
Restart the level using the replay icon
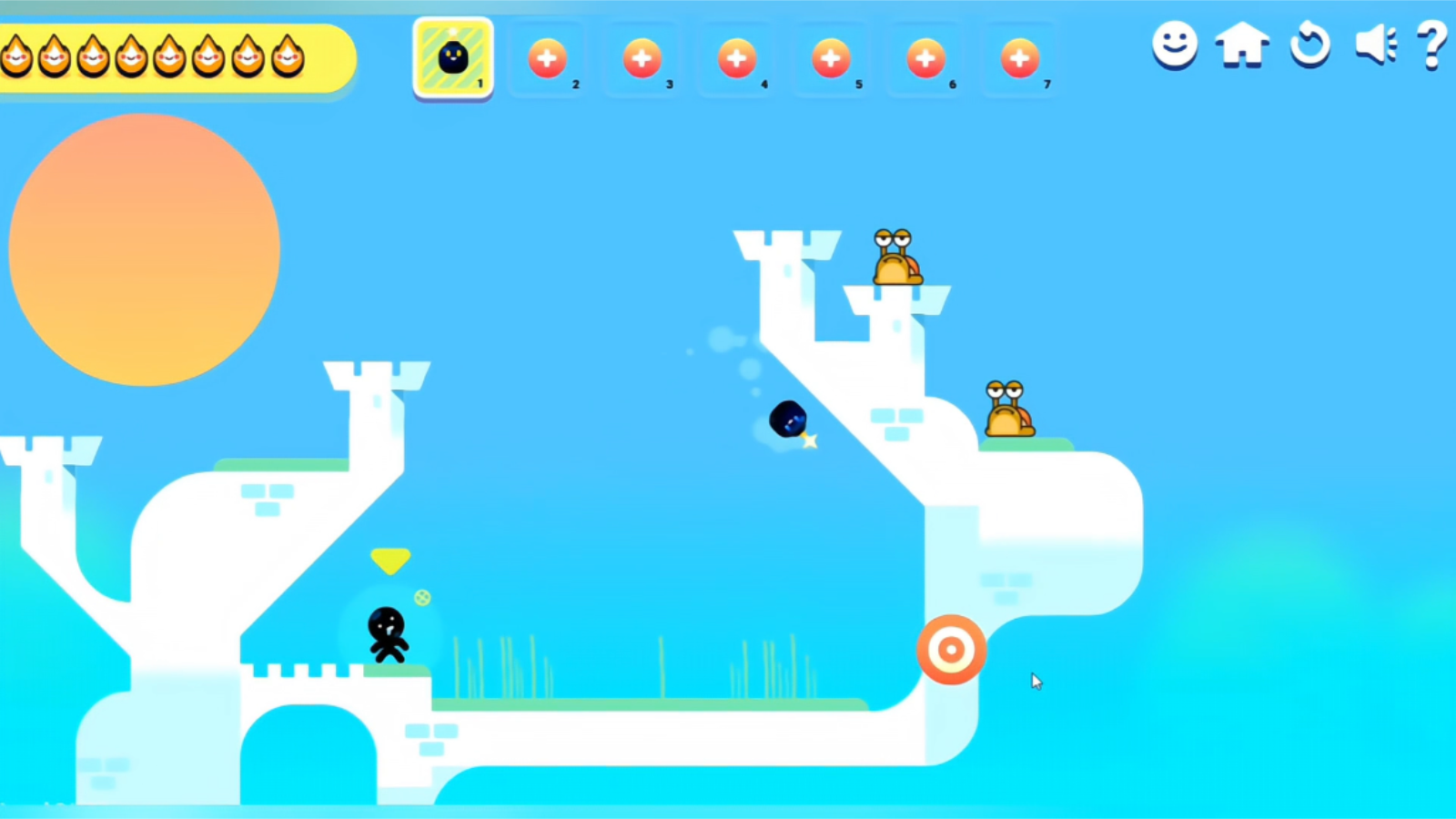click(1309, 47)
